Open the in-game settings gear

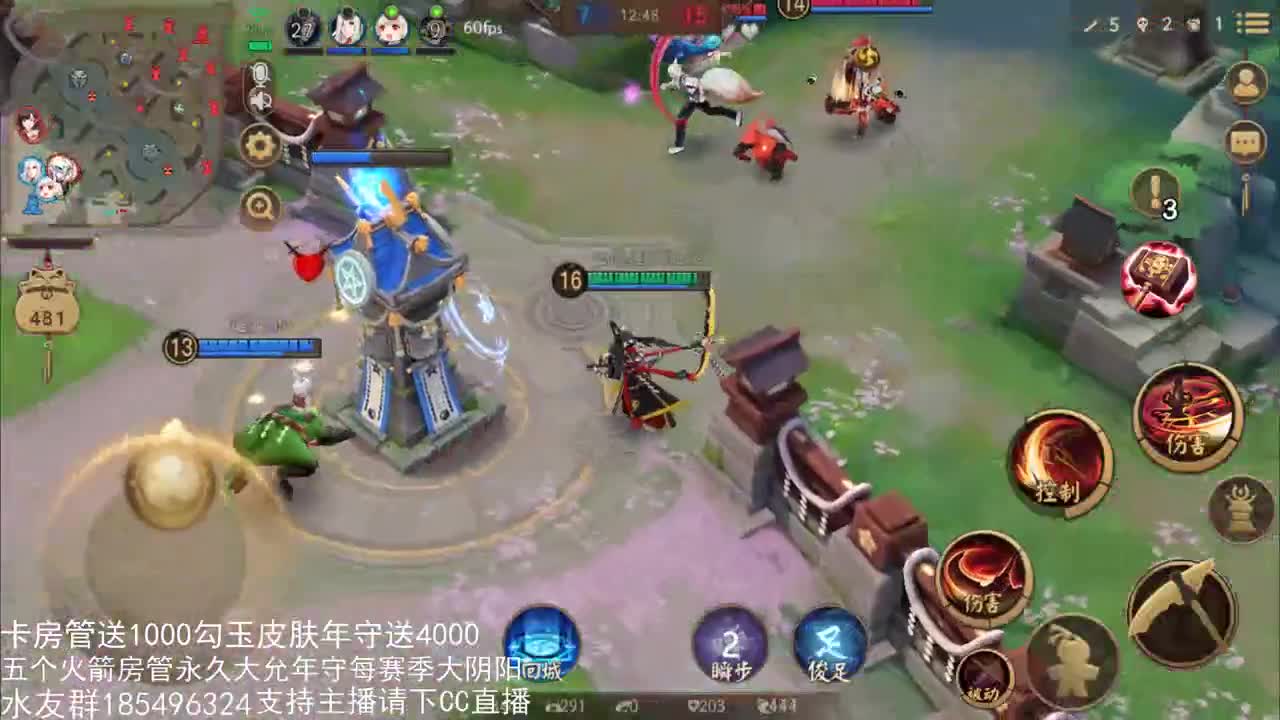click(x=260, y=143)
